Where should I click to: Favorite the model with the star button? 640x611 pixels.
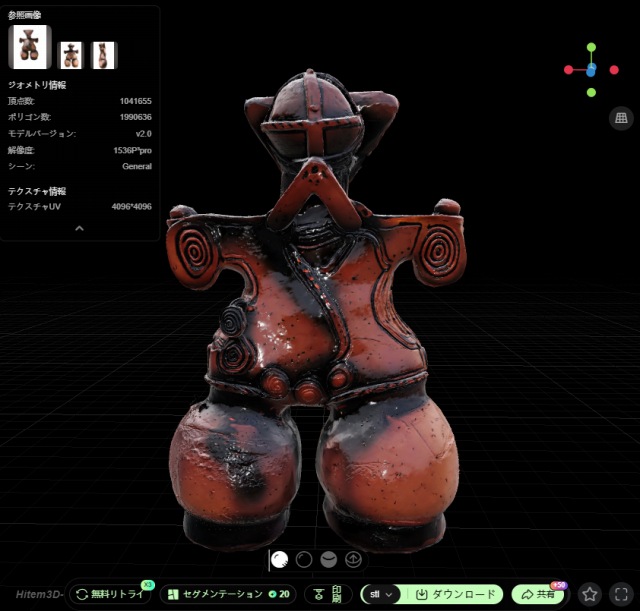click(591, 594)
